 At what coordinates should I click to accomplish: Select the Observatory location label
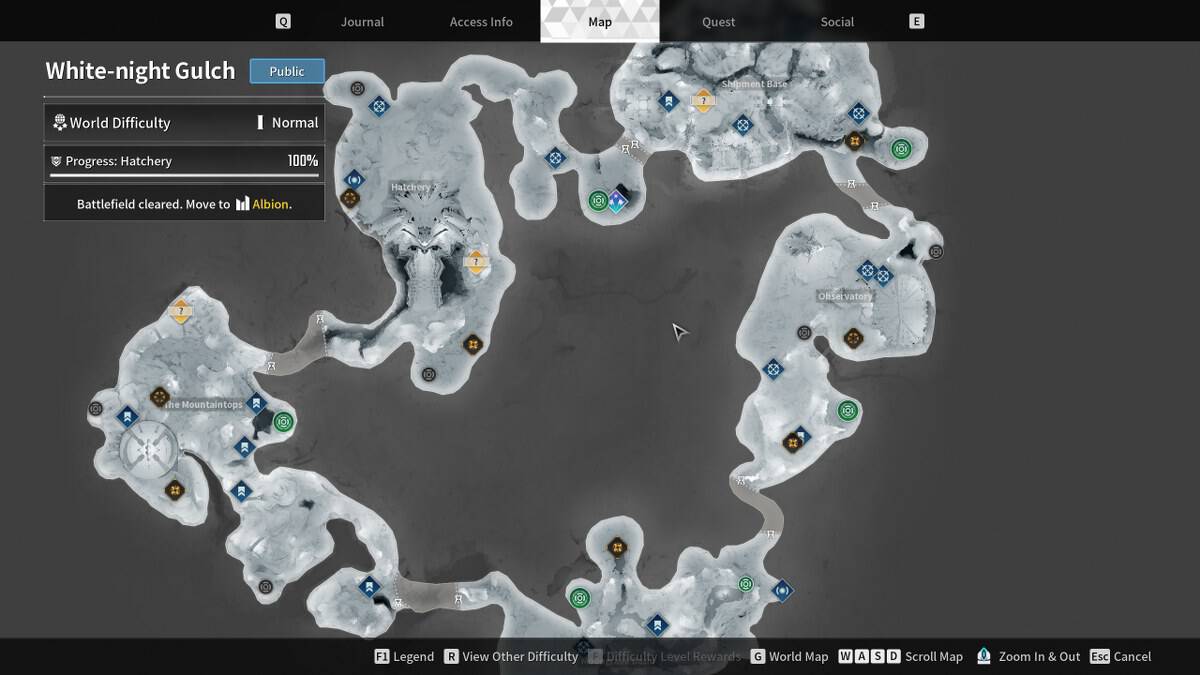(x=845, y=296)
